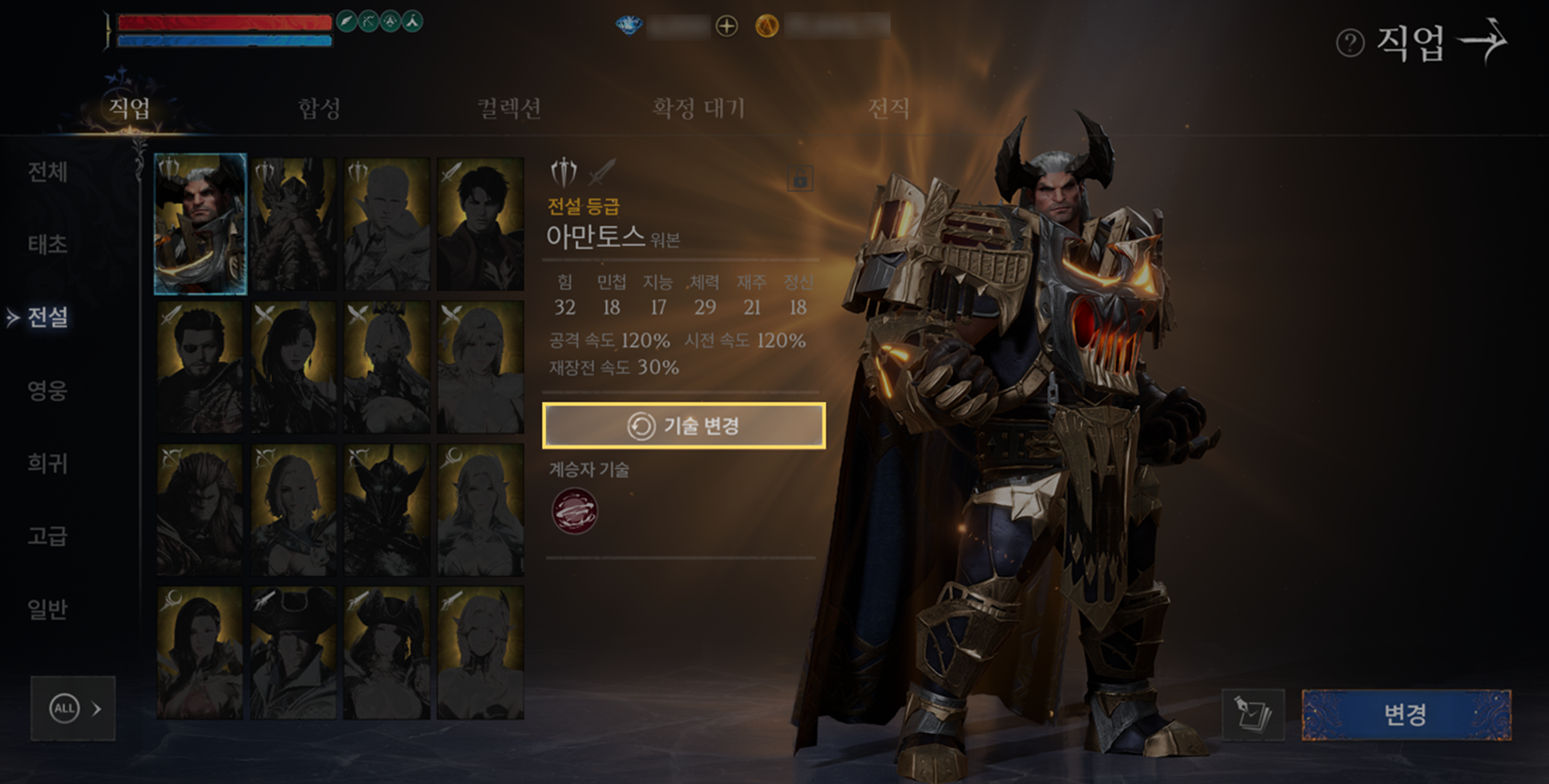This screenshot has width=1549, height=784.
Task: Show the 전체 grade filter
Action: pos(47,172)
